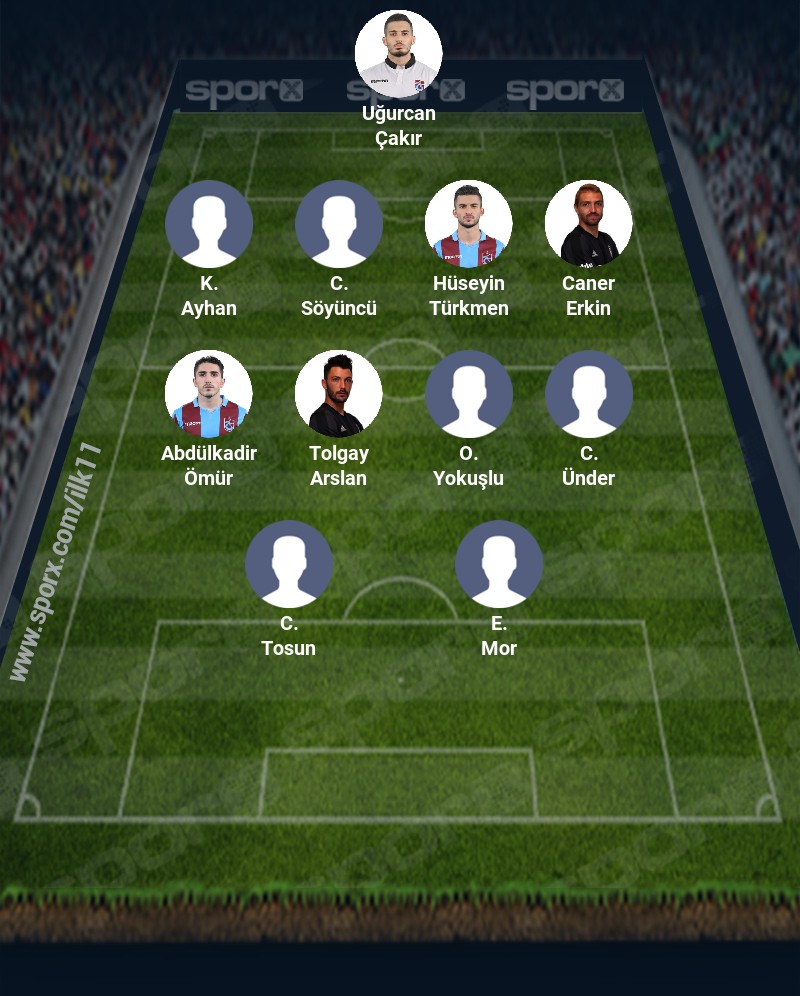This screenshot has width=800, height=996.
Task: Choose the E. Mor striker slot
Action: (499, 564)
